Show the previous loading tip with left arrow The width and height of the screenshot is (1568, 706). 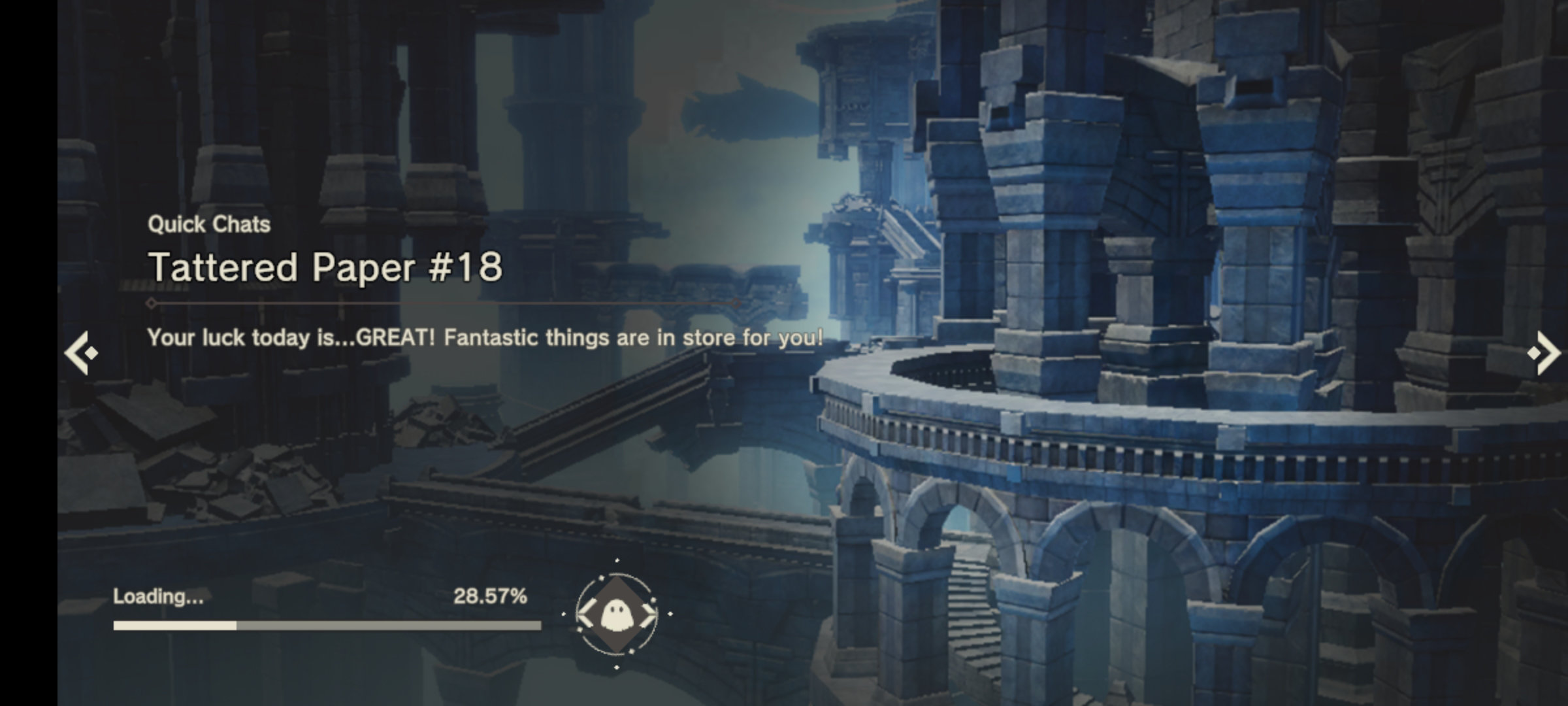coord(81,353)
